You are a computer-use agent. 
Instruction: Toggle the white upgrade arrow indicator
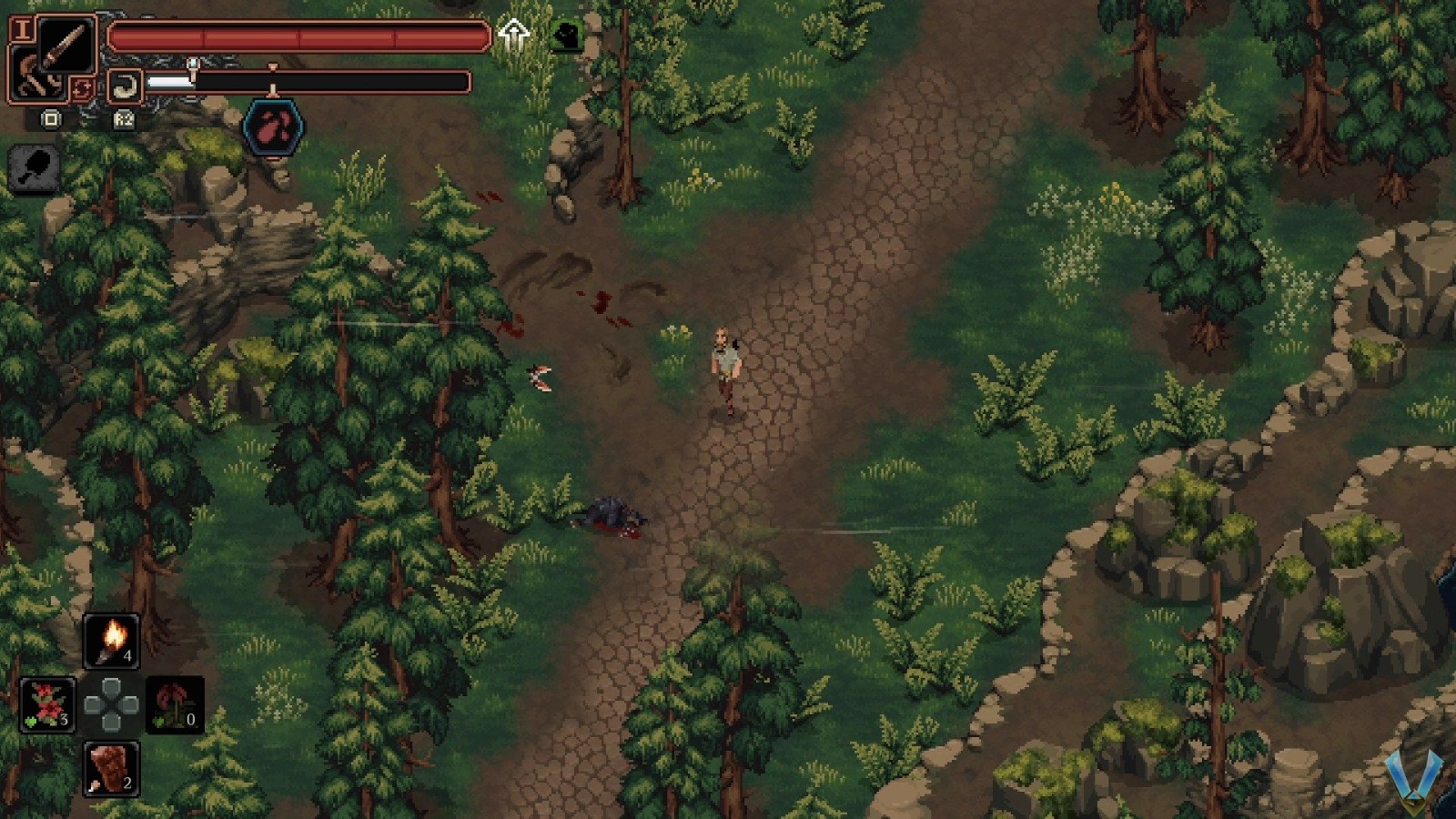point(514,32)
